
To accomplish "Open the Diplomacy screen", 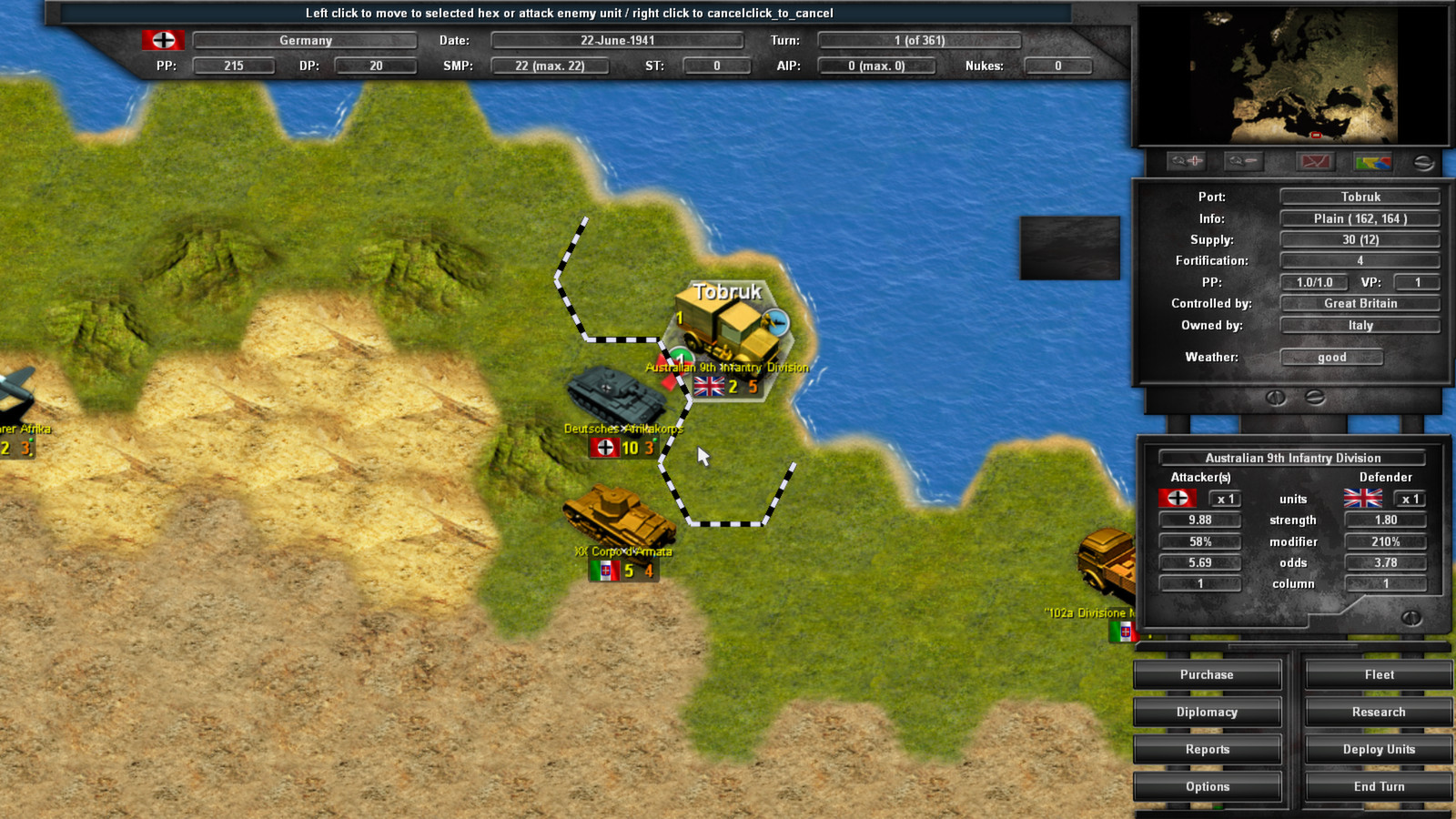I will (x=1207, y=712).
